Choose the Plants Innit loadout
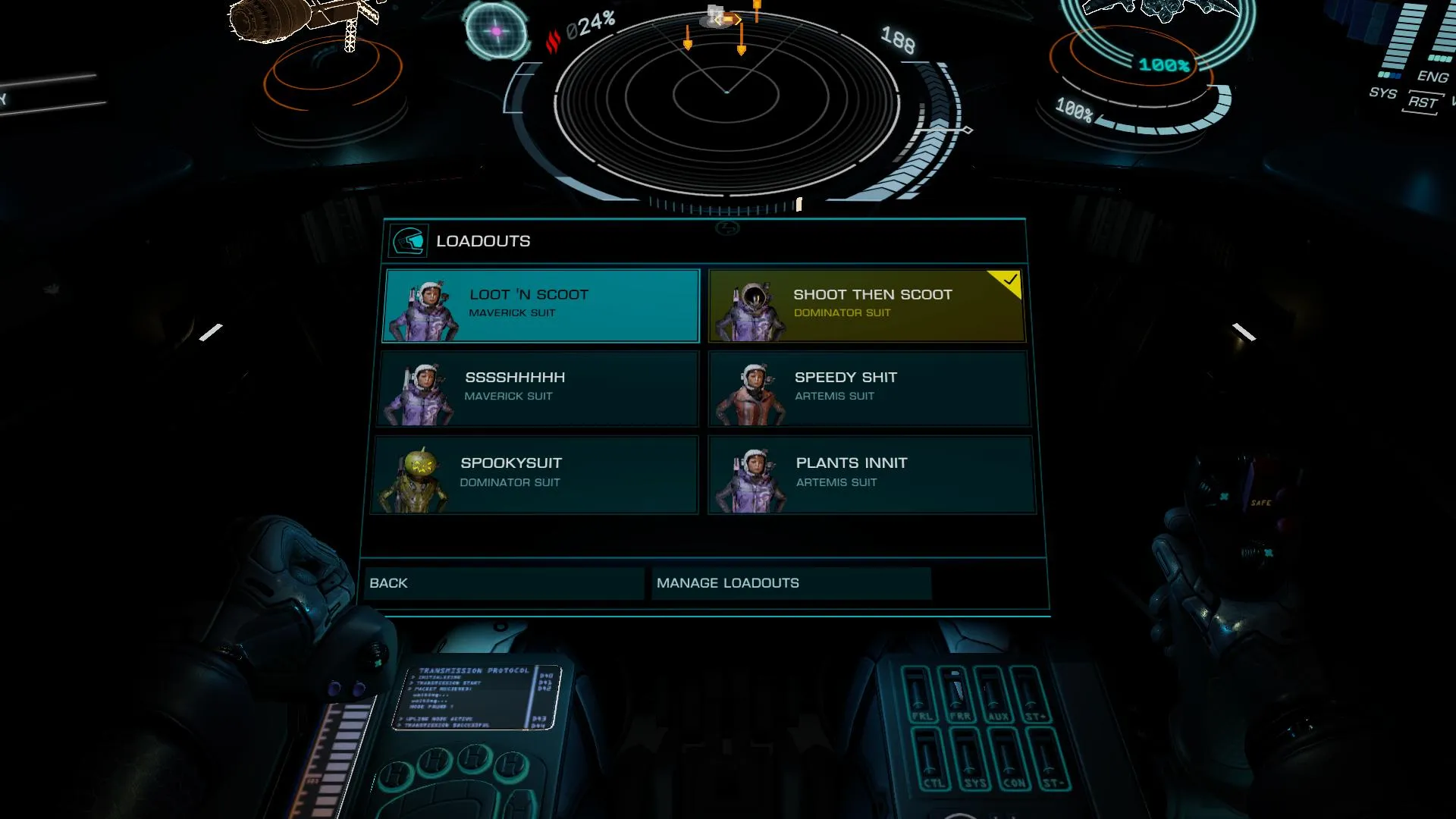The width and height of the screenshot is (1456, 819). coord(871,474)
